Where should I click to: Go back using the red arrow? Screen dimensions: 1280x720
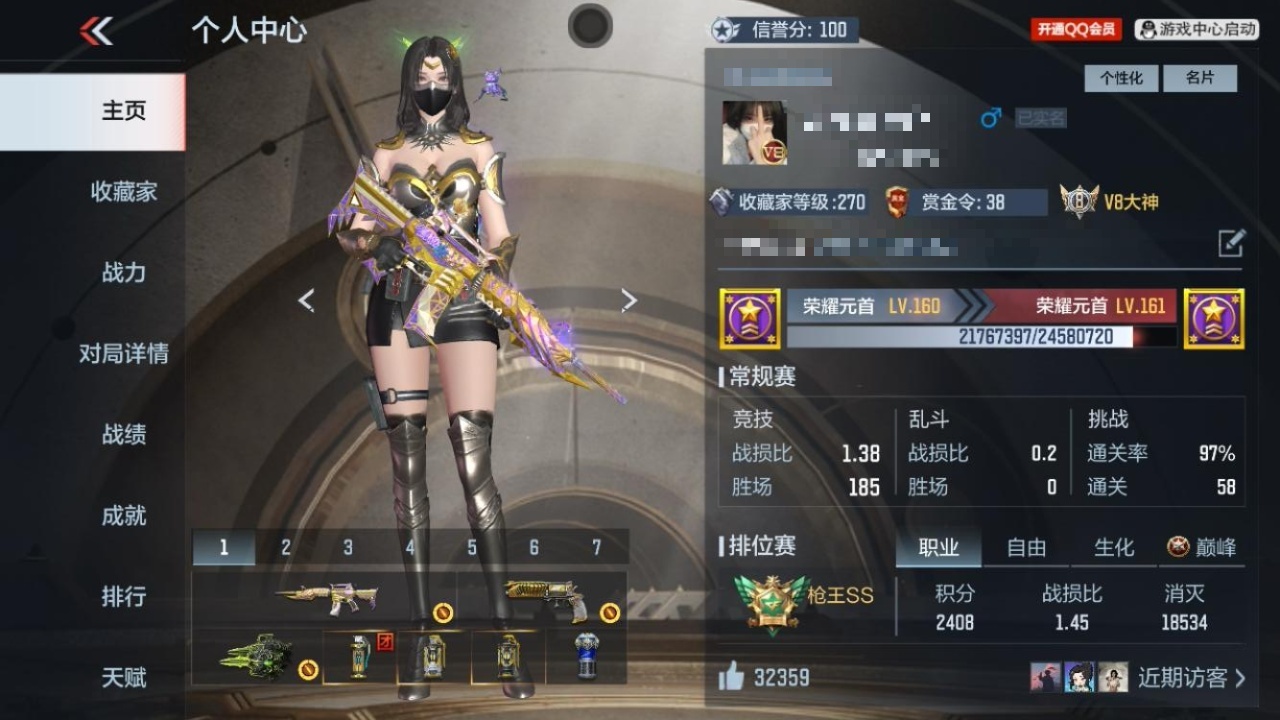pos(96,31)
